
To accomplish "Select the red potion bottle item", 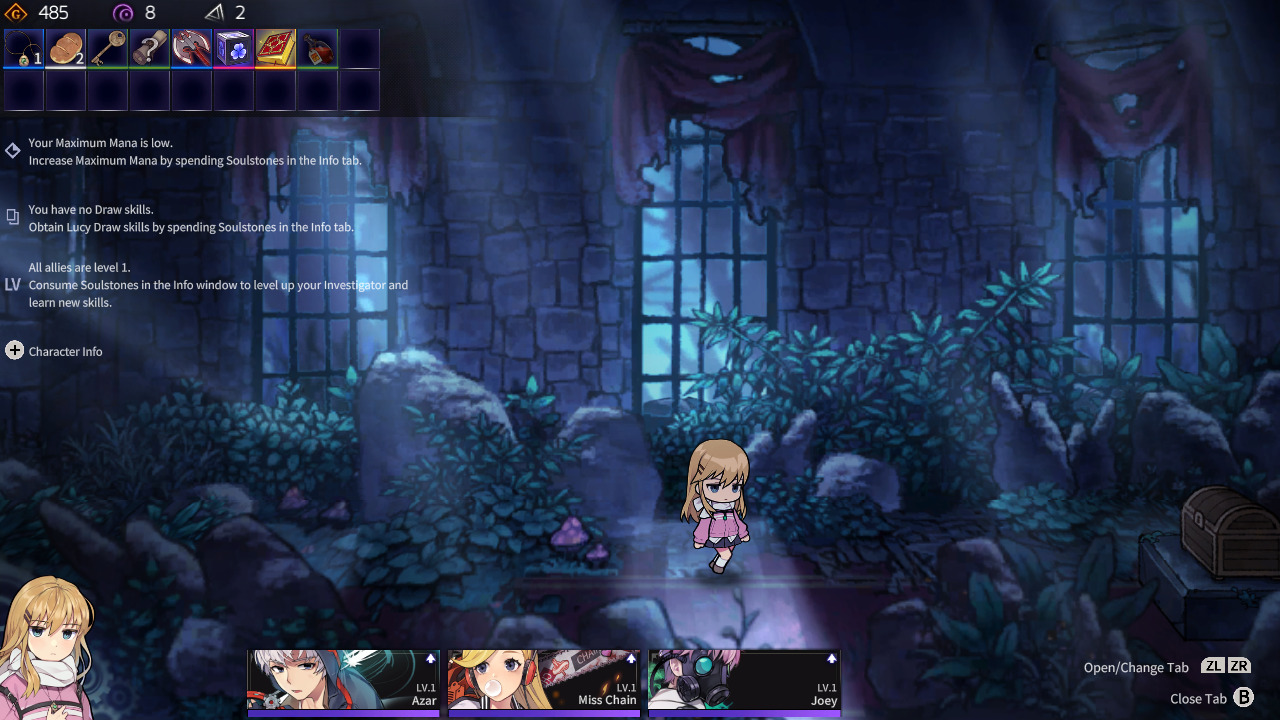I will [317, 47].
